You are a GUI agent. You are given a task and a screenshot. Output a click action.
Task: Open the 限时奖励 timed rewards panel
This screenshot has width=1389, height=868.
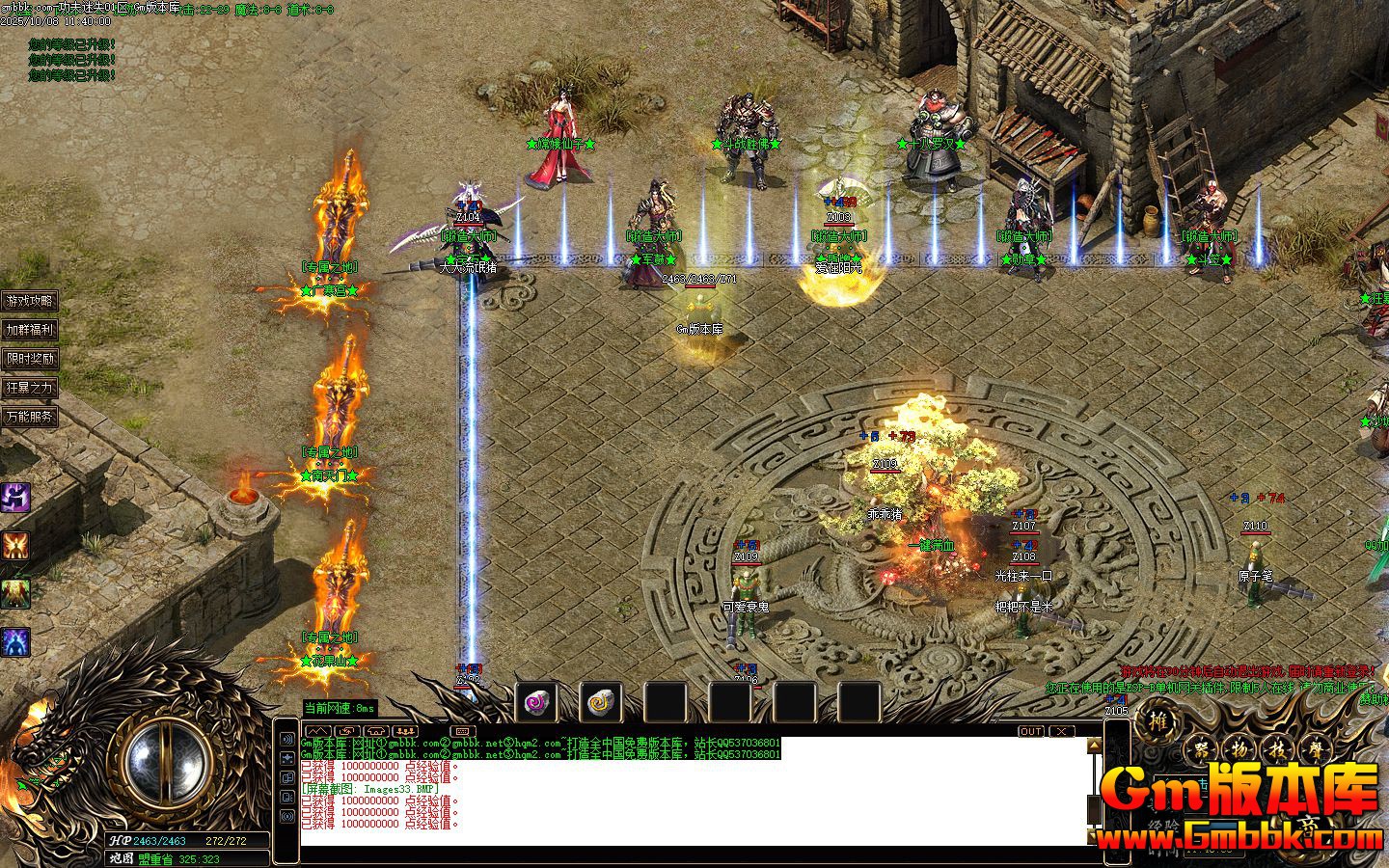tap(30, 359)
